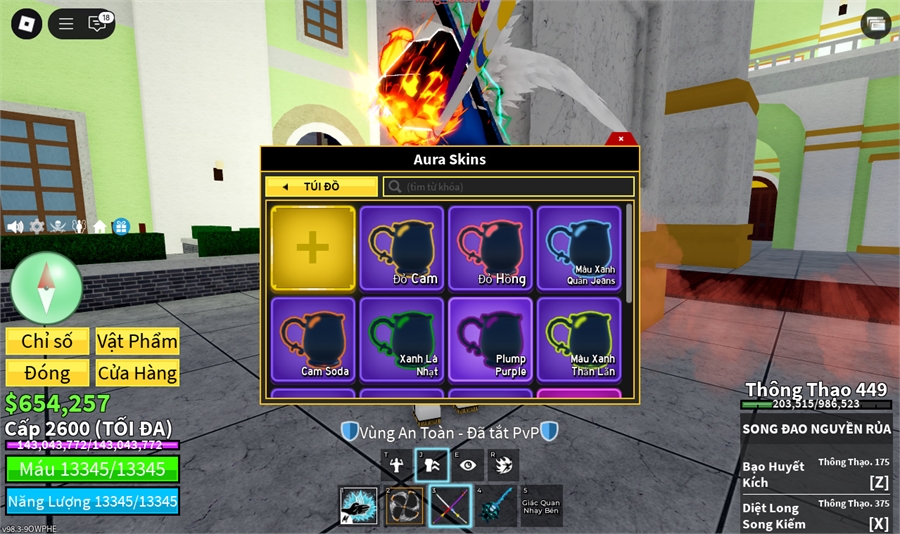
Task: Open the Roblox menu
Action: coord(26,24)
